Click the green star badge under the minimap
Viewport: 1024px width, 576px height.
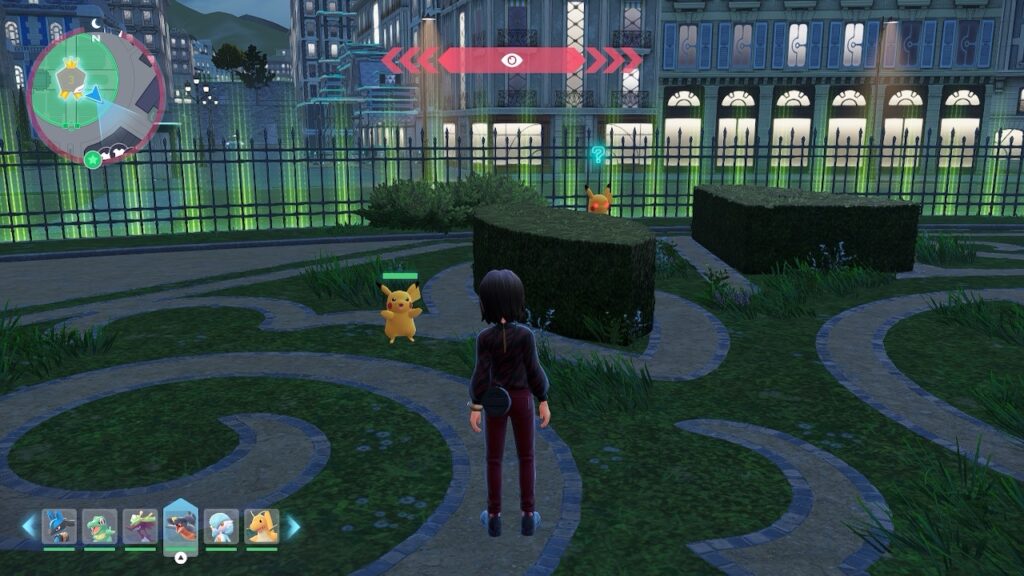[93, 159]
